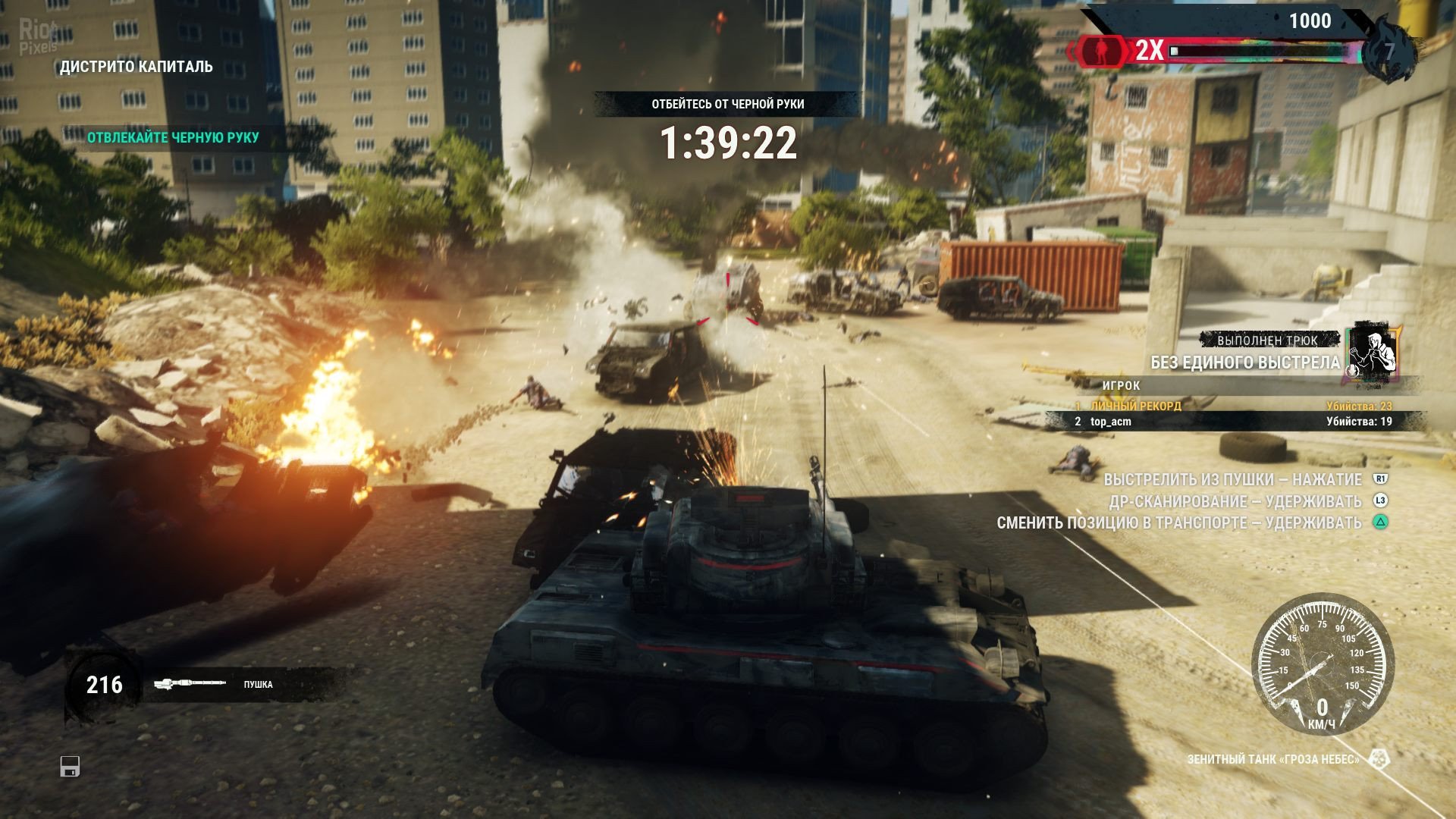Open the speedometer gauge
The height and width of the screenshot is (819, 1456).
[x=1322, y=664]
